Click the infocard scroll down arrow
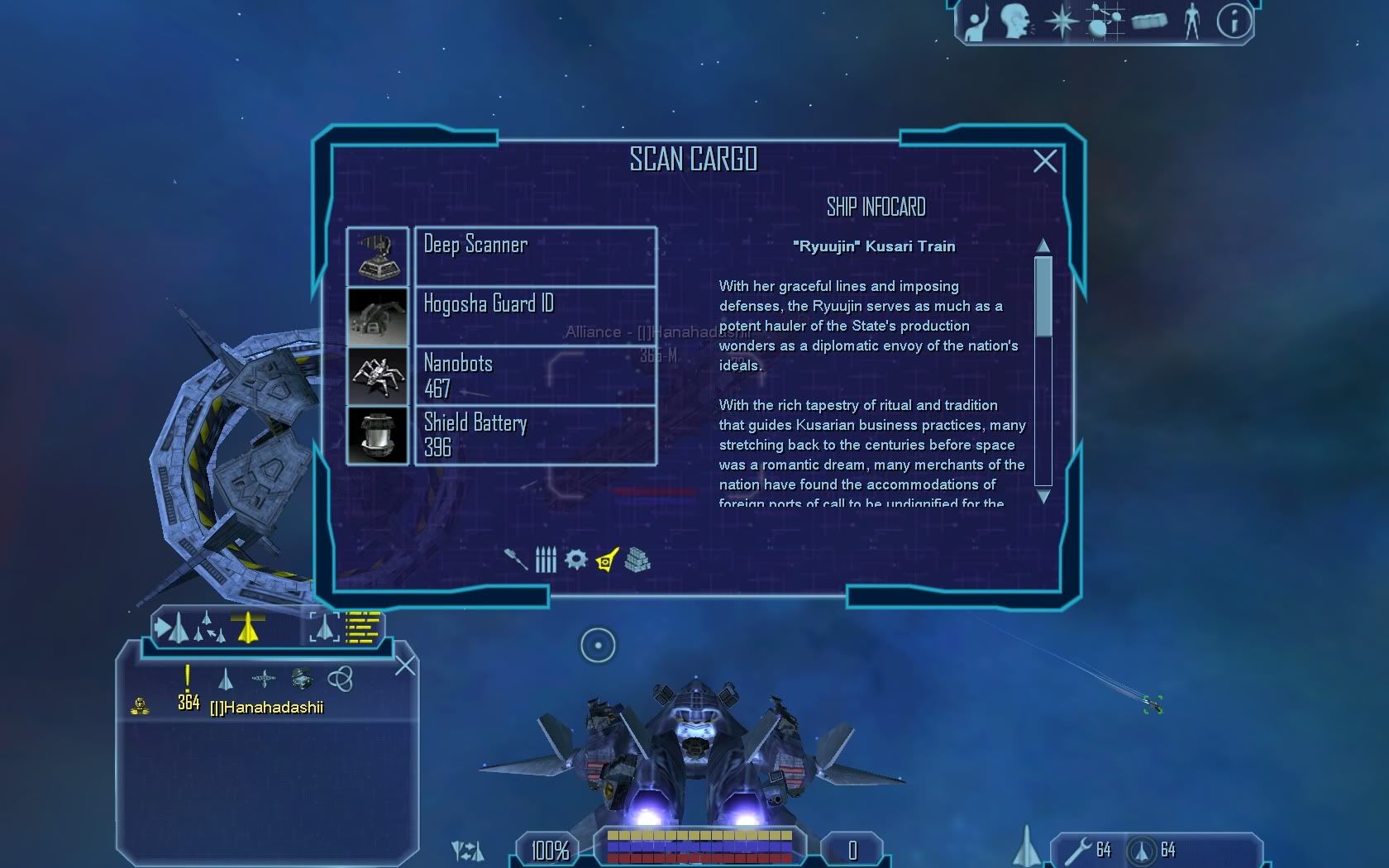This screenshot has height=868, width=1389. coord(1043,497)
